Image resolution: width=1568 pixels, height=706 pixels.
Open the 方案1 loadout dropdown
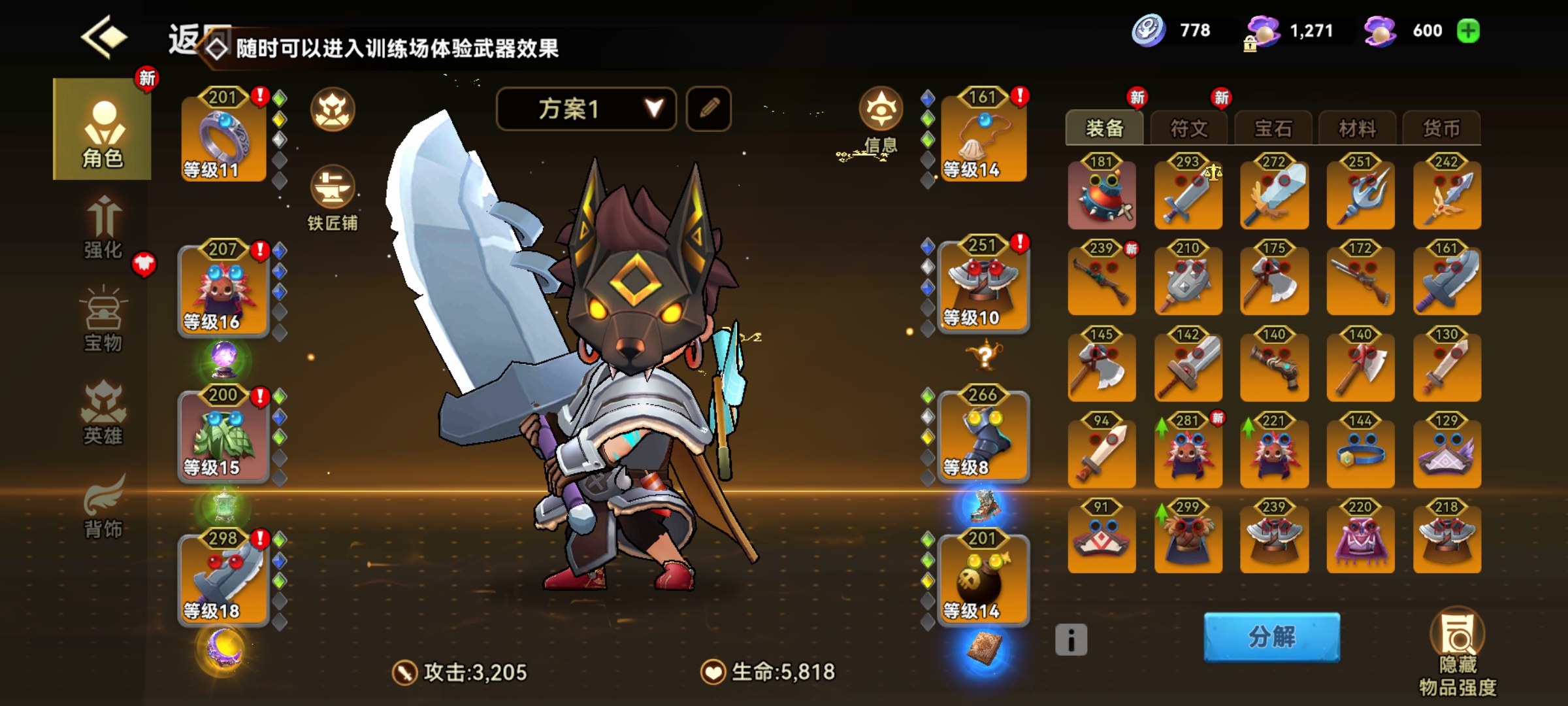[x=586, y=109]
